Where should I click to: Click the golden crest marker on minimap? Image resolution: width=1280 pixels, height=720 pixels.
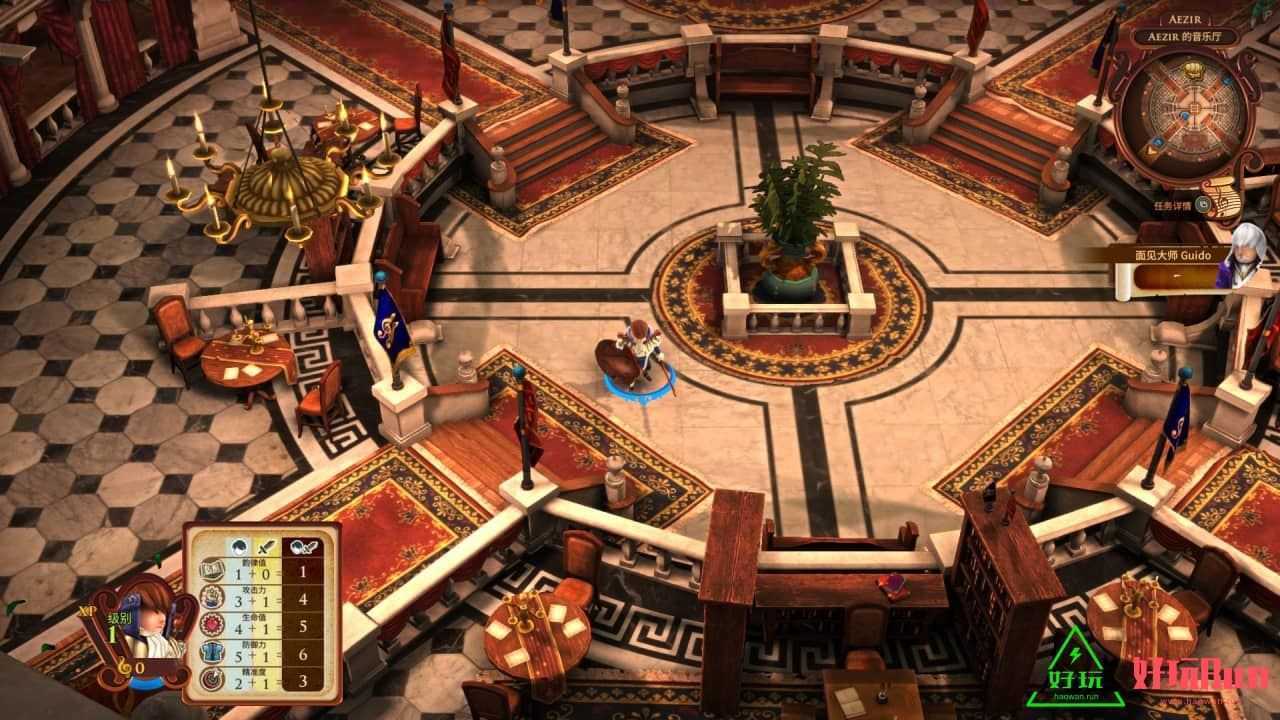(1189, 69)
